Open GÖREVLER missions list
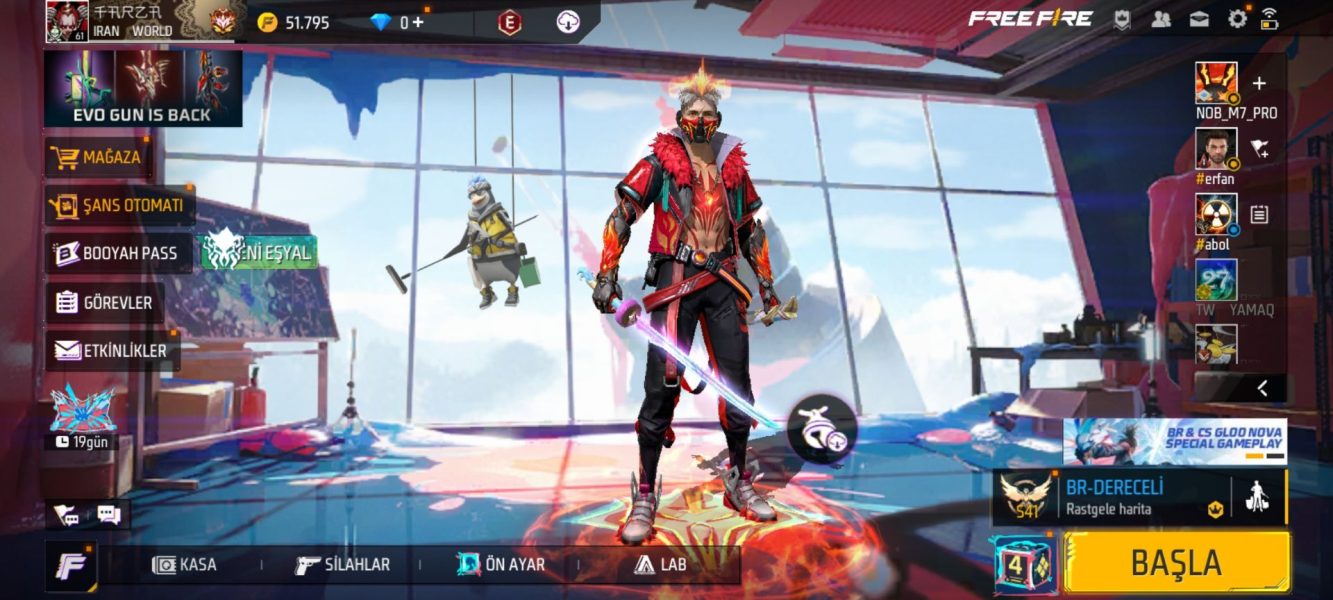 pos(105,302)
